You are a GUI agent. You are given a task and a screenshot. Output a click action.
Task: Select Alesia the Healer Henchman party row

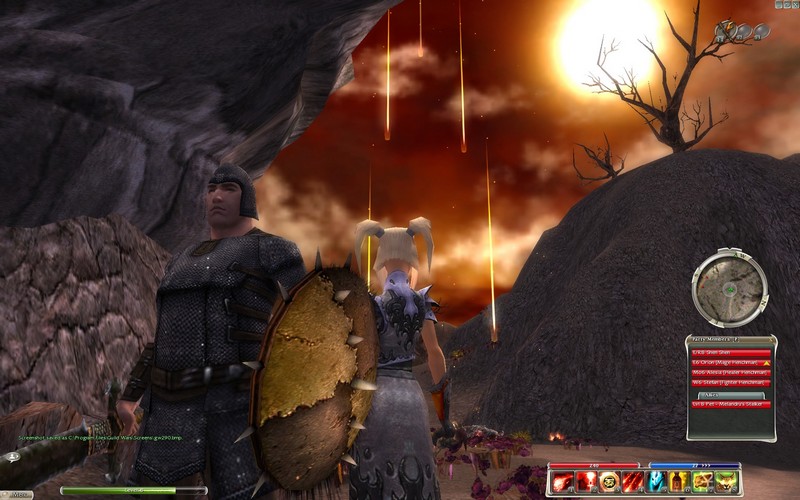(730, 372)
